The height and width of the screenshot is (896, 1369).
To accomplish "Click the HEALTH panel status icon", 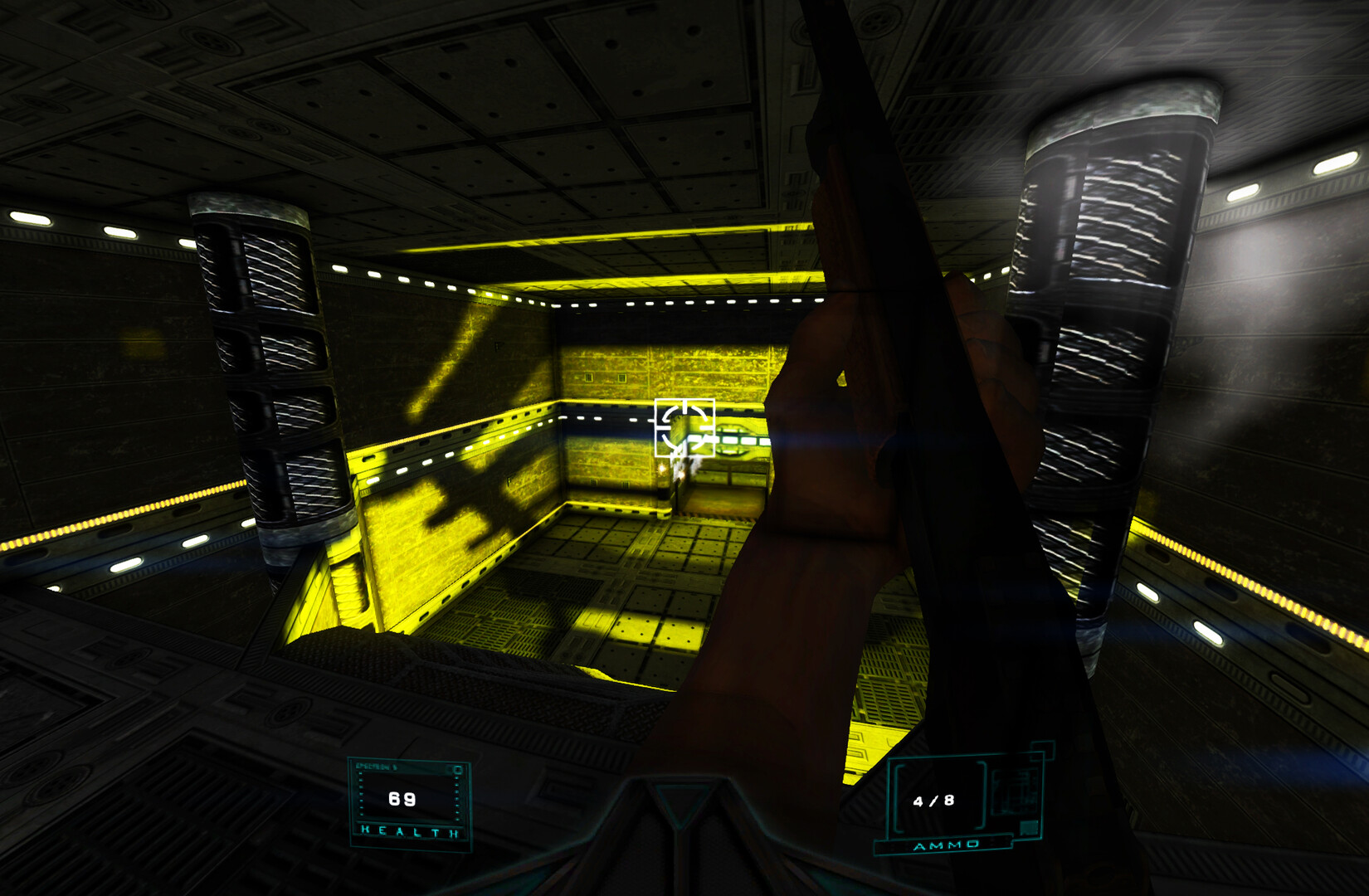I will [x=457, y=769].
